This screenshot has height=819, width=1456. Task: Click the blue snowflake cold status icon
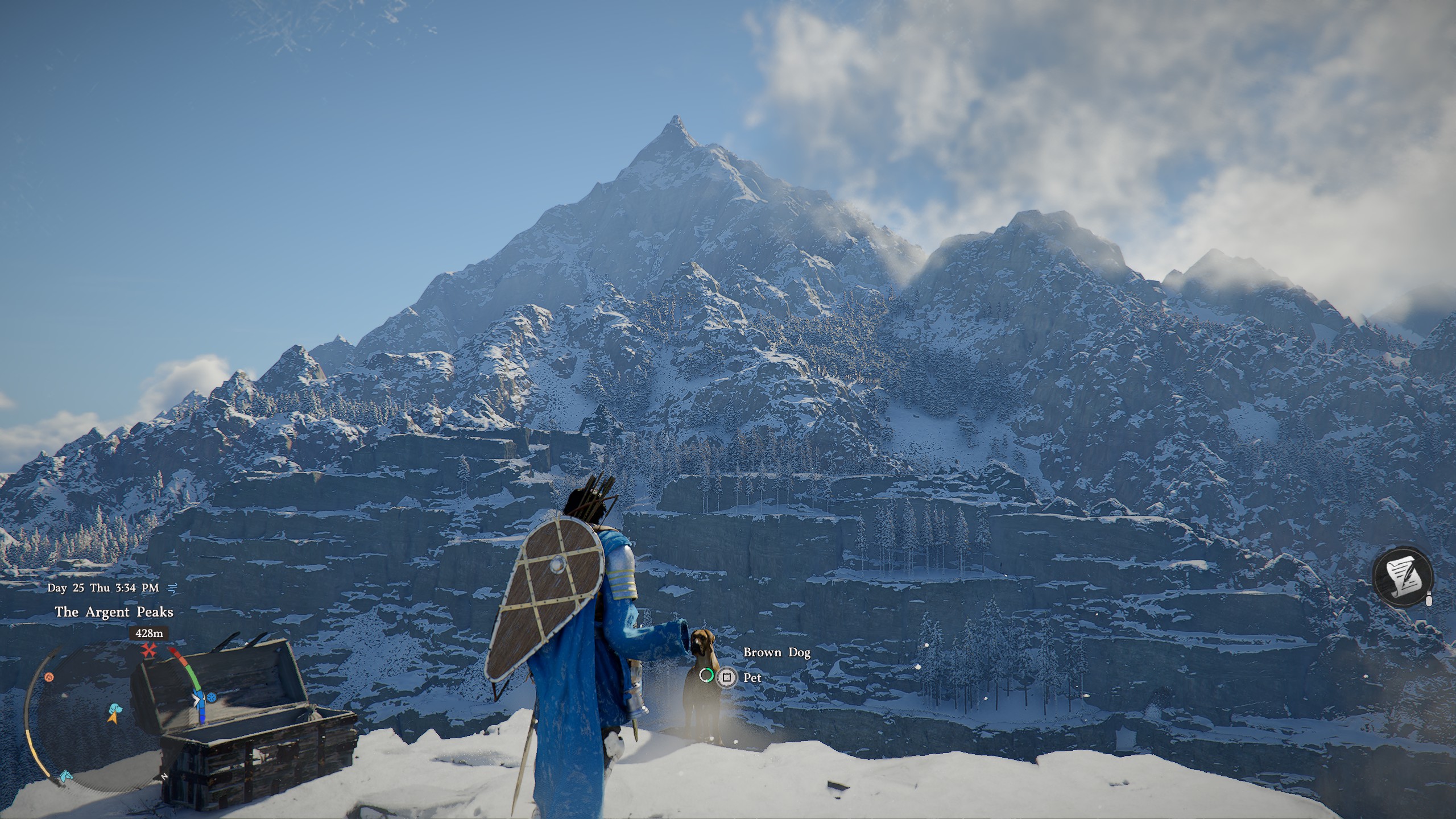coord(212,697)
